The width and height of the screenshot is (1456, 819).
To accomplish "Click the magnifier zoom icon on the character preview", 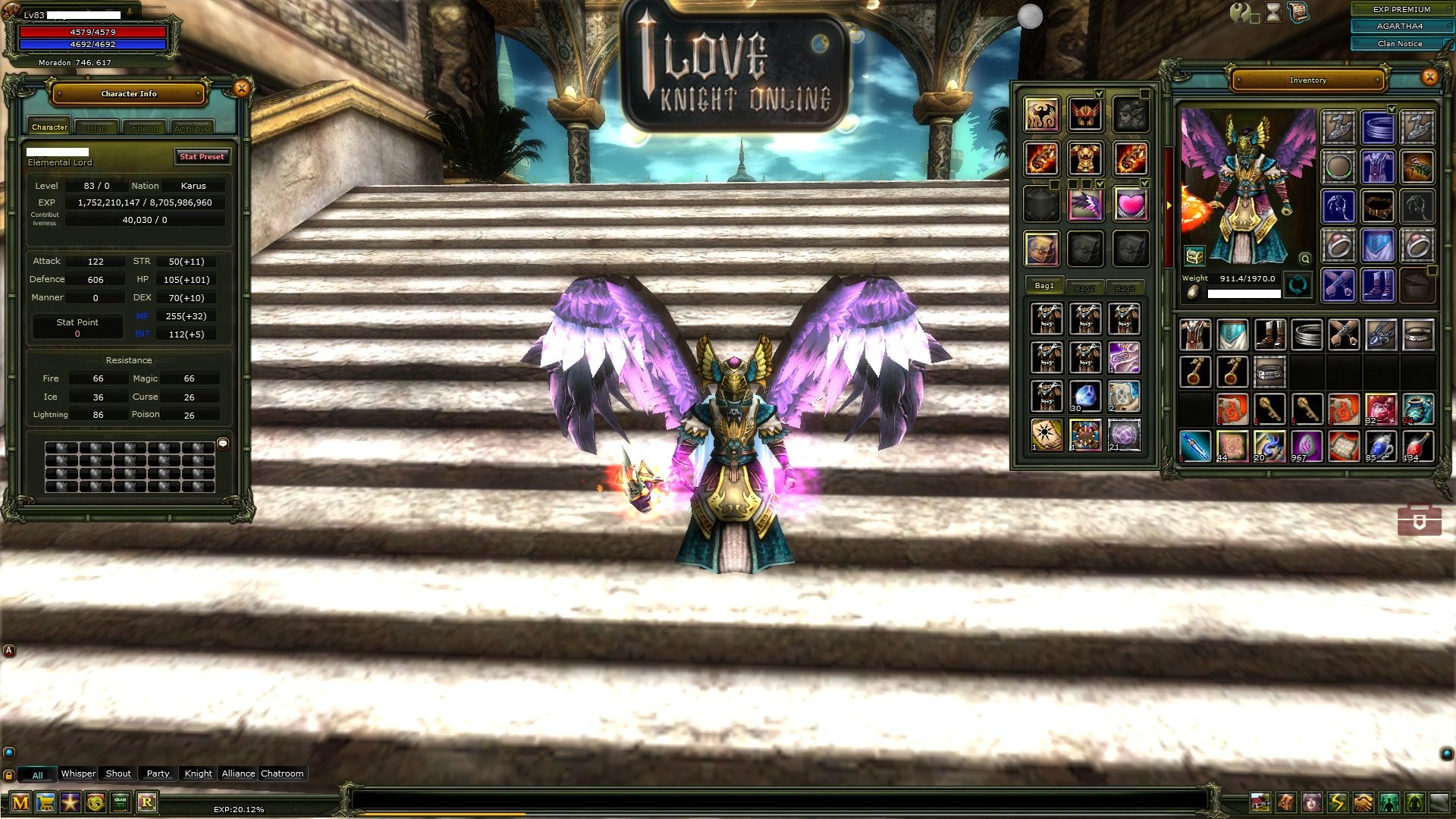I will point(1304,259).
